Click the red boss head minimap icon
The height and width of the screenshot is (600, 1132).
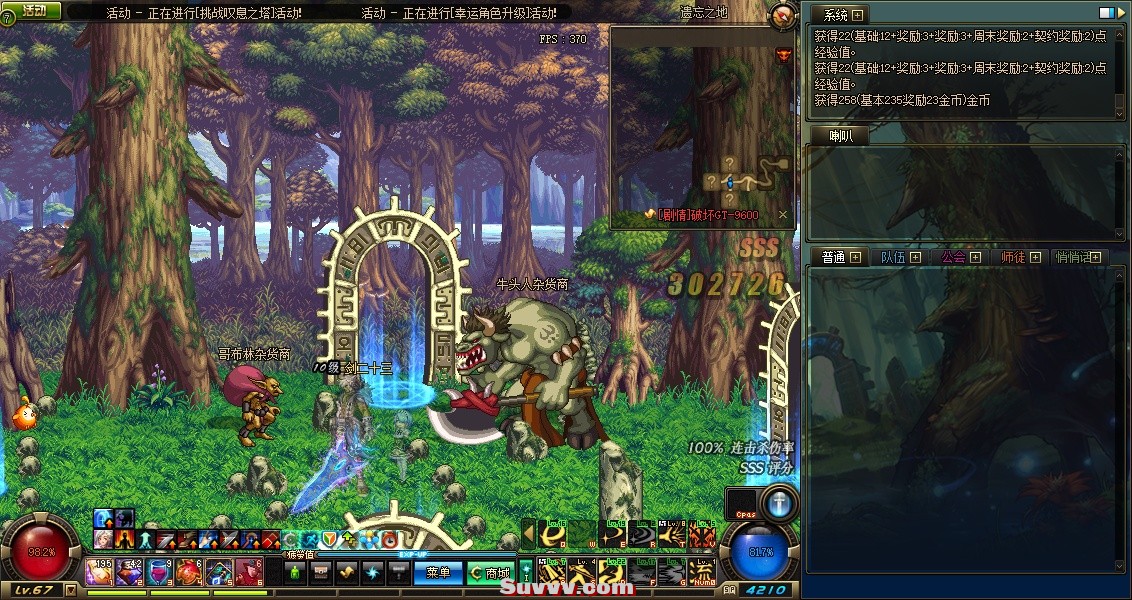click(x=782, y=53)
